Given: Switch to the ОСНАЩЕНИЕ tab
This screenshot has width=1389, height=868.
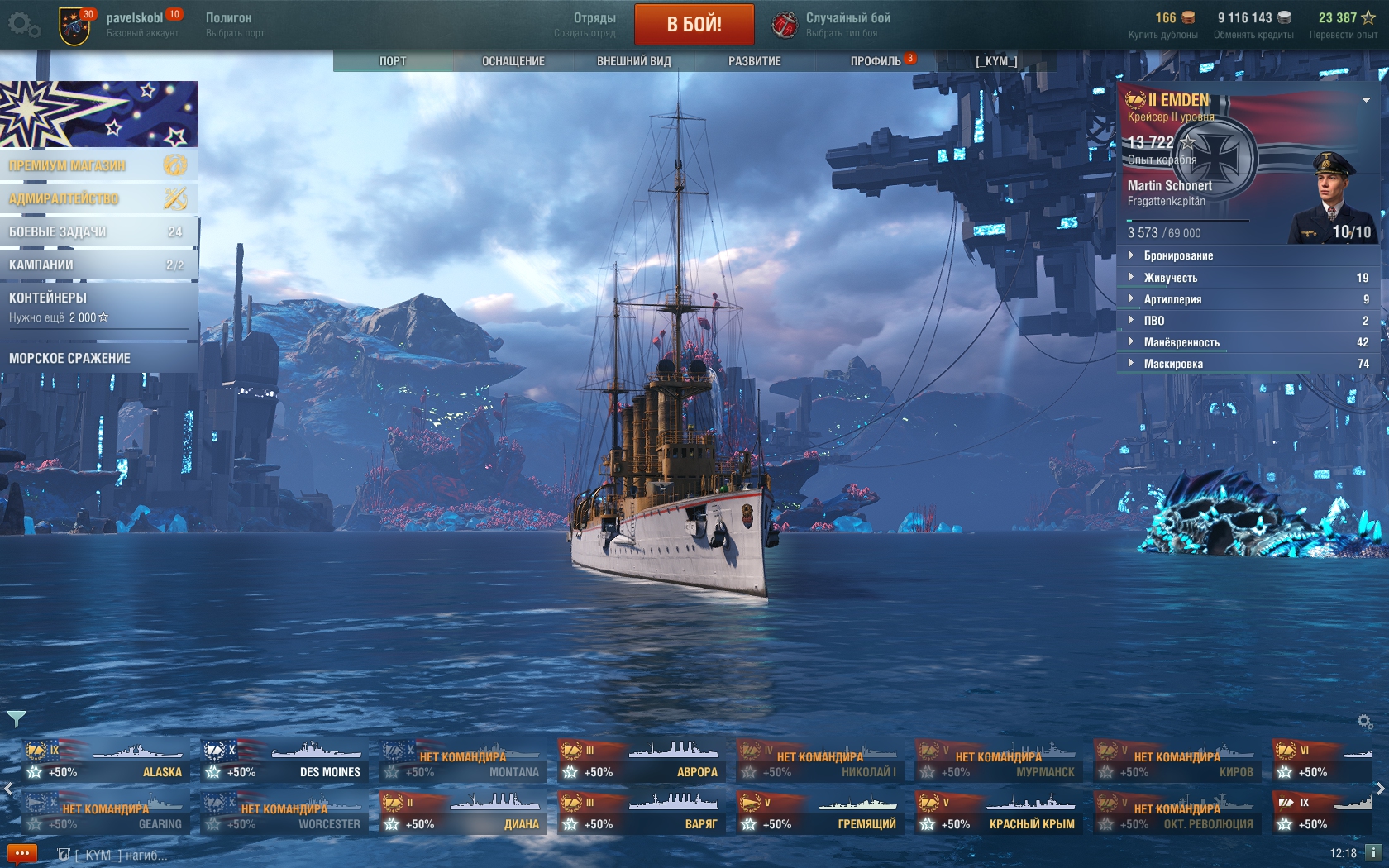Looking at the screenshot, I should (513, 61).
